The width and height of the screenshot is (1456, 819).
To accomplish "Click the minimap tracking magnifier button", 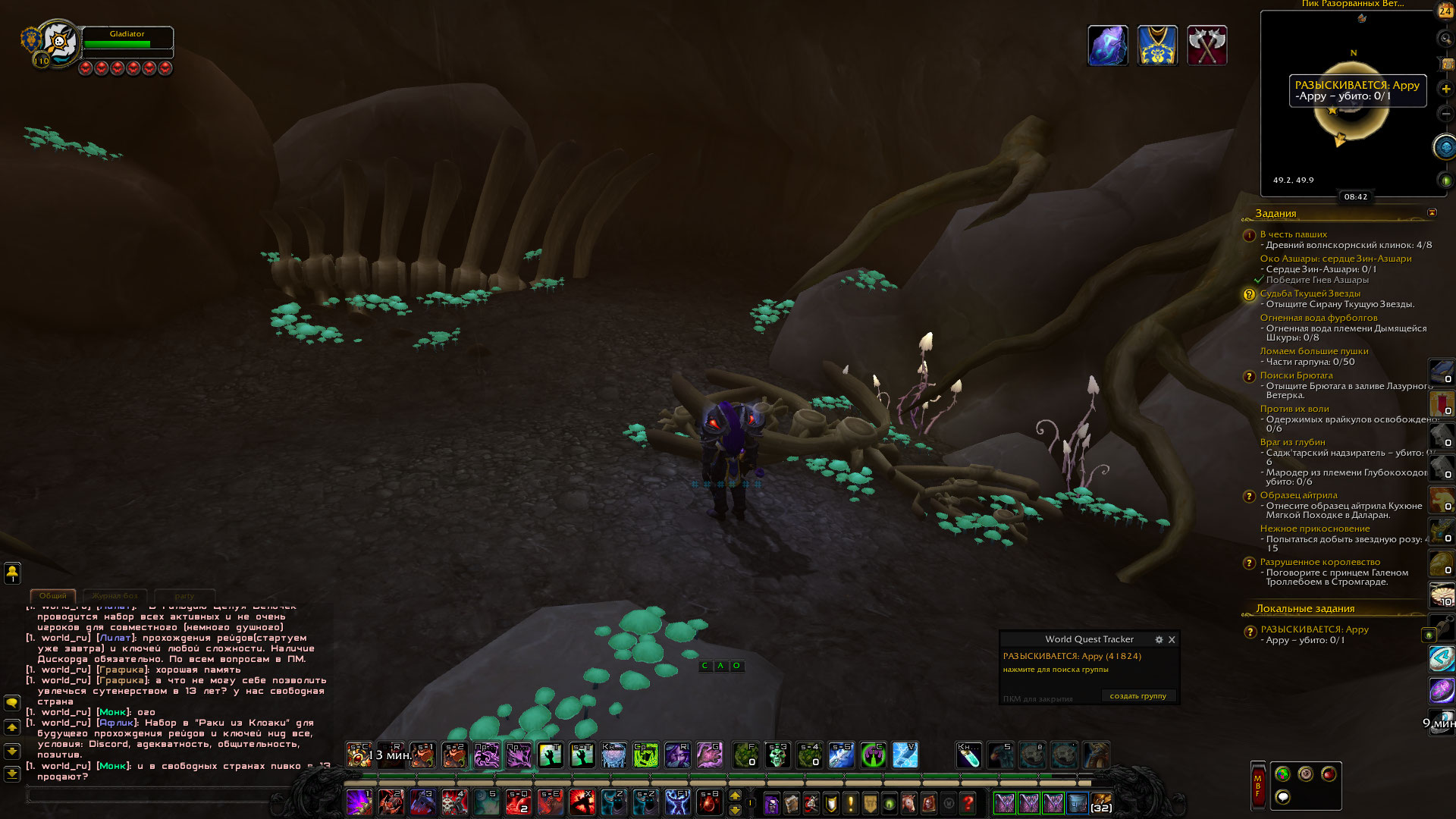I will (x=1445, y=39).
